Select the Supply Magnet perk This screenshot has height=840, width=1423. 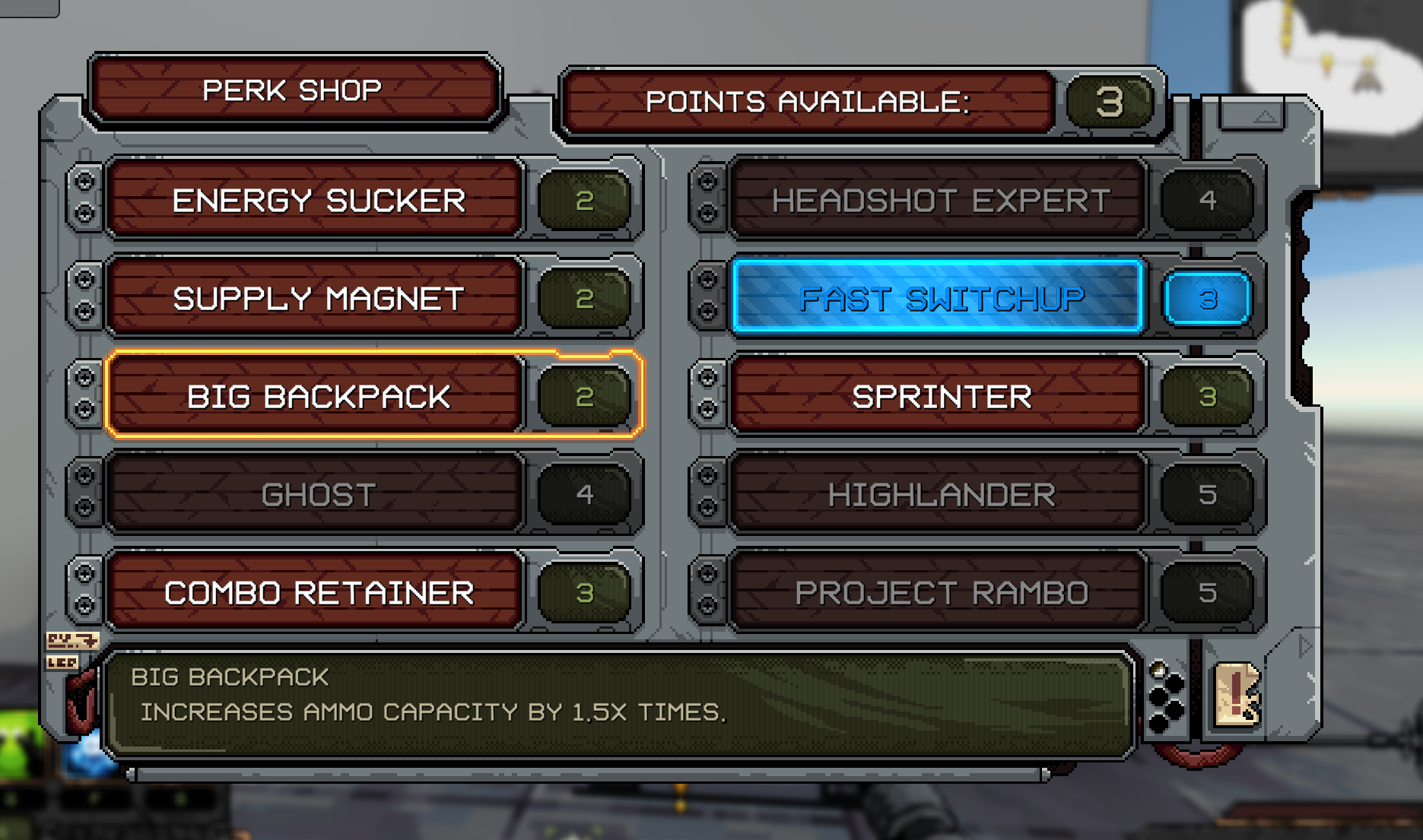317,298
